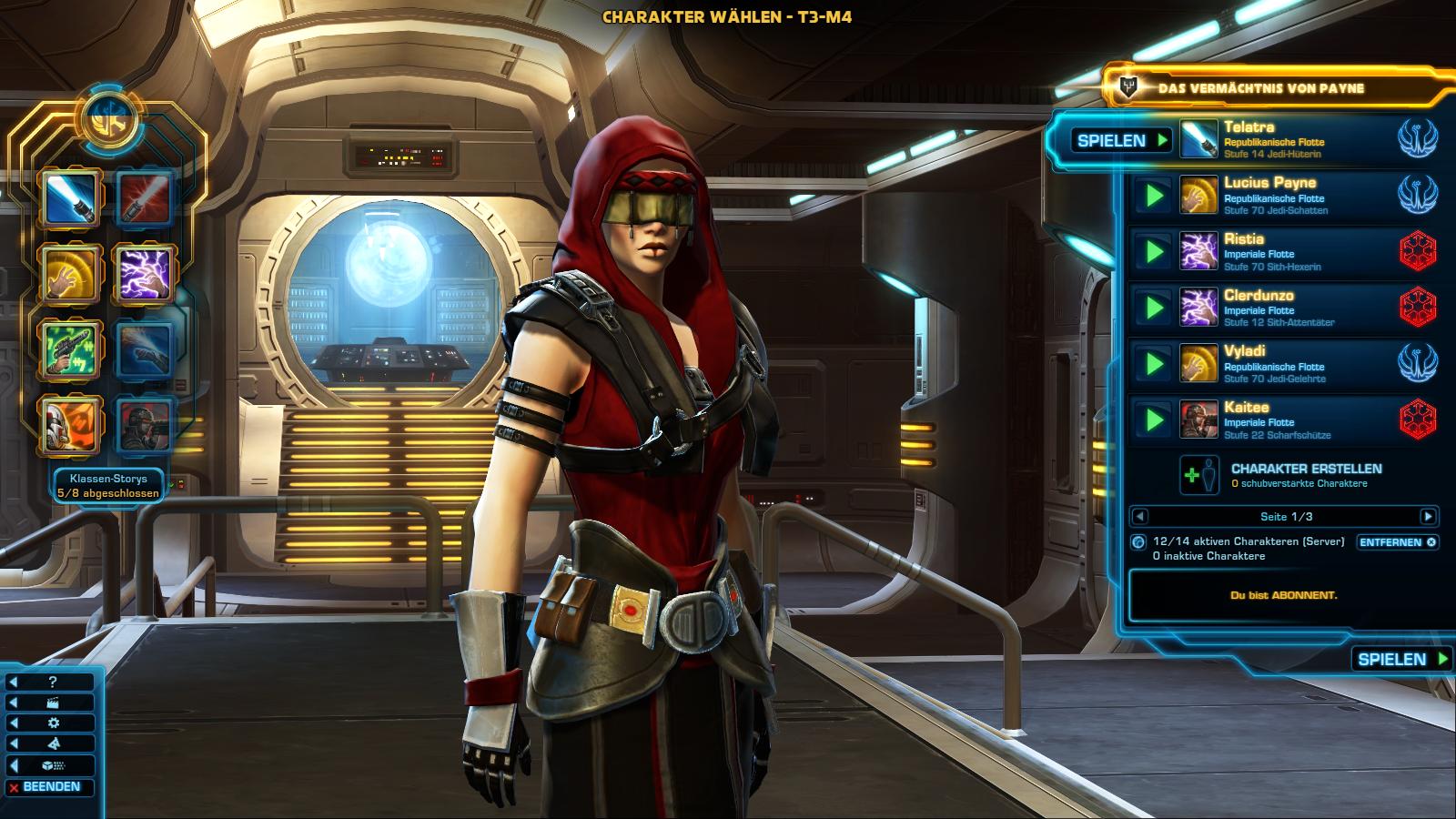Select the Kaitee Scharfschütze character
Screen dimensions: 1456x819
[1283, 420]
